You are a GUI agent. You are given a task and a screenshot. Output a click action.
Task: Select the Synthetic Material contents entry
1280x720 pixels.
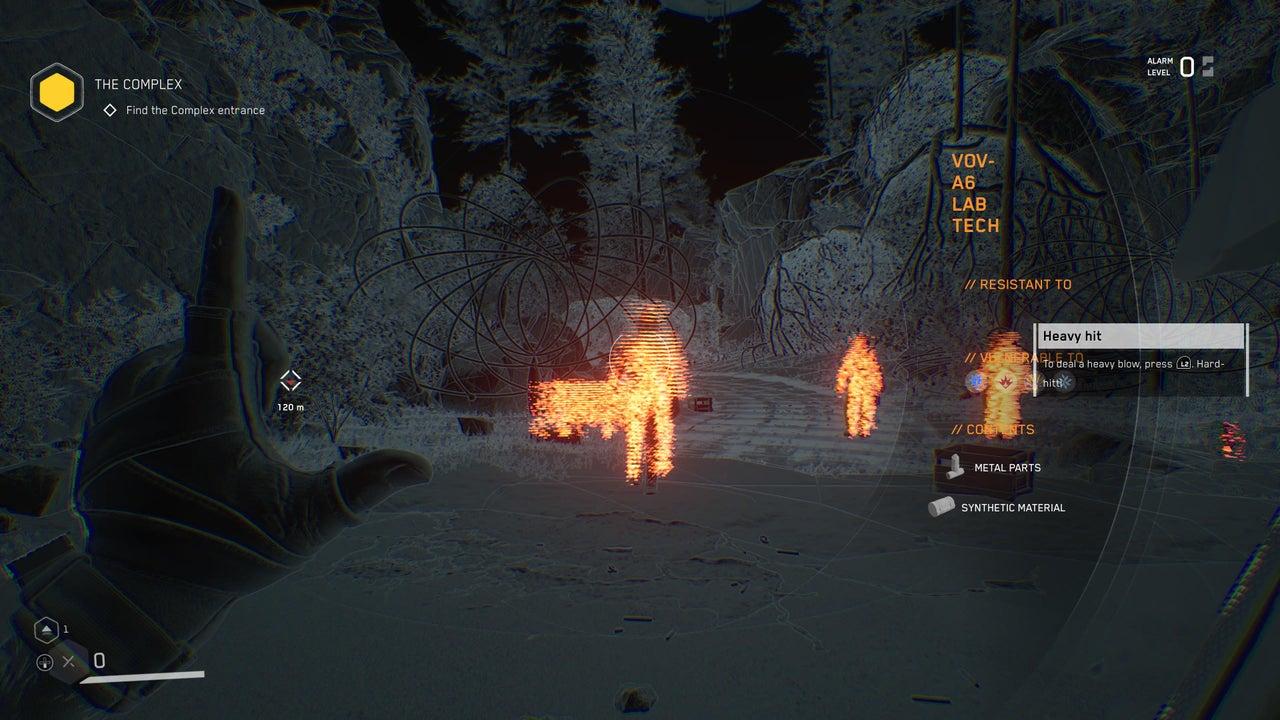point(1012,508)
